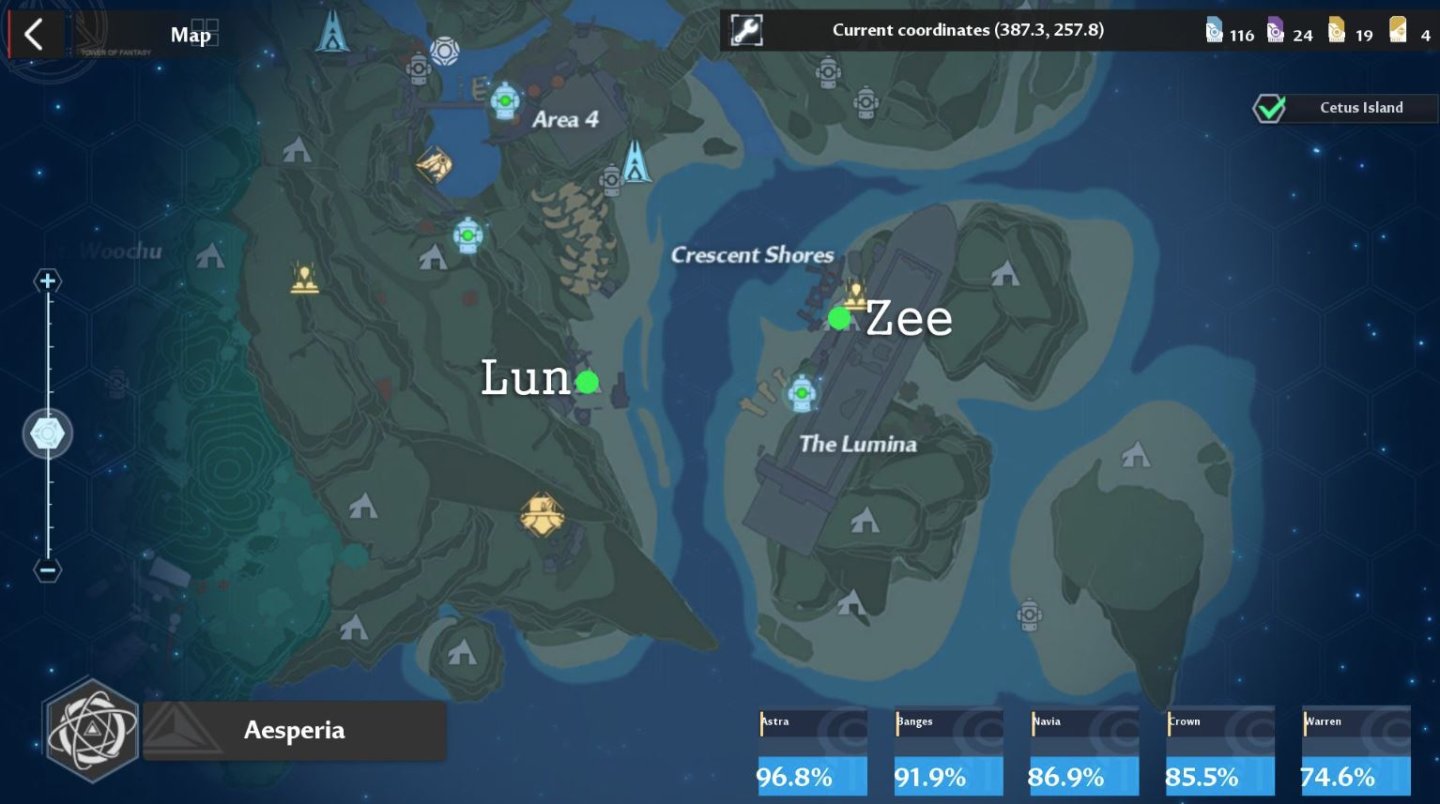Viewport: 1440px width, 804px height.
Task: Select the Banges exploration progress tile
Action: pyautogui.click(x=948, y=752)
